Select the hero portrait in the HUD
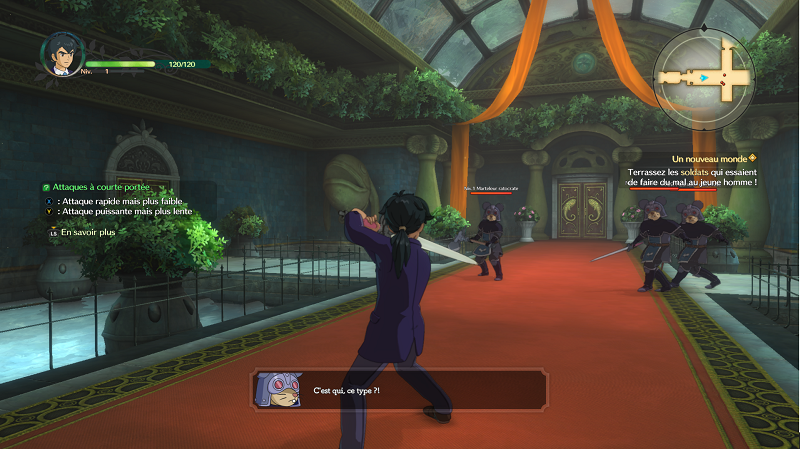Image resolution: width=800 pixels, height=449 pixels. 60,55
